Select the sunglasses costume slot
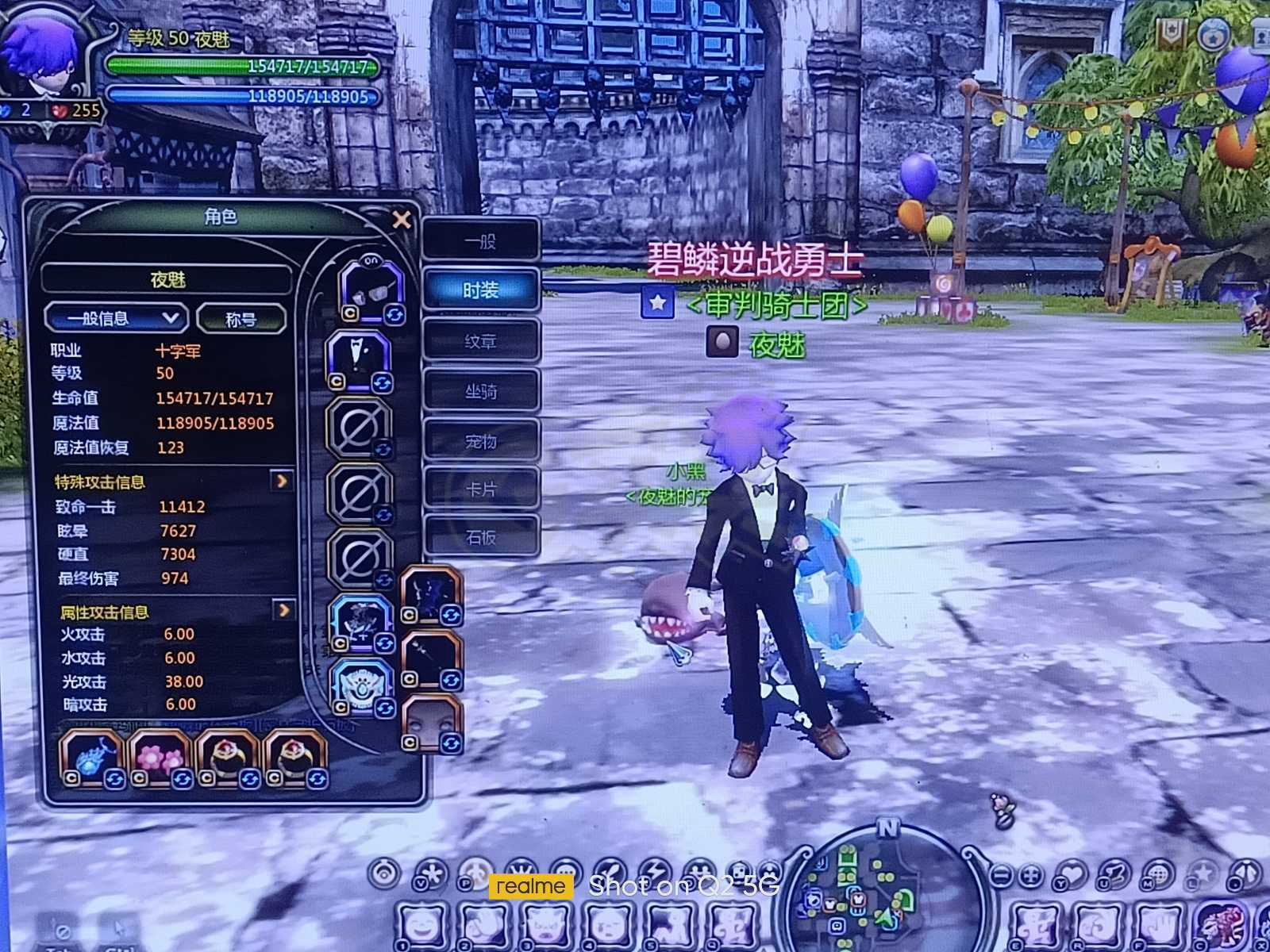Viewport: 1270px width, 952px height. click(x=371, y=290)
